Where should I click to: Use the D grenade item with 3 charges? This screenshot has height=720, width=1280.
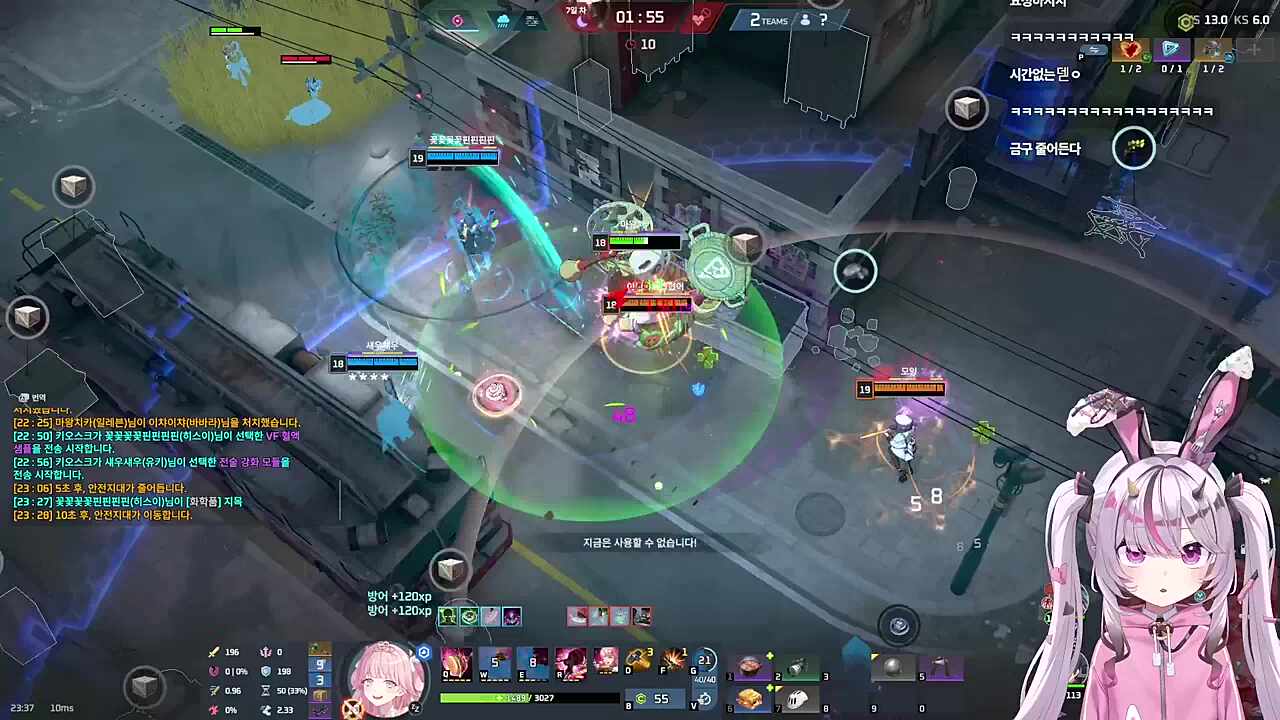[638, 661]
